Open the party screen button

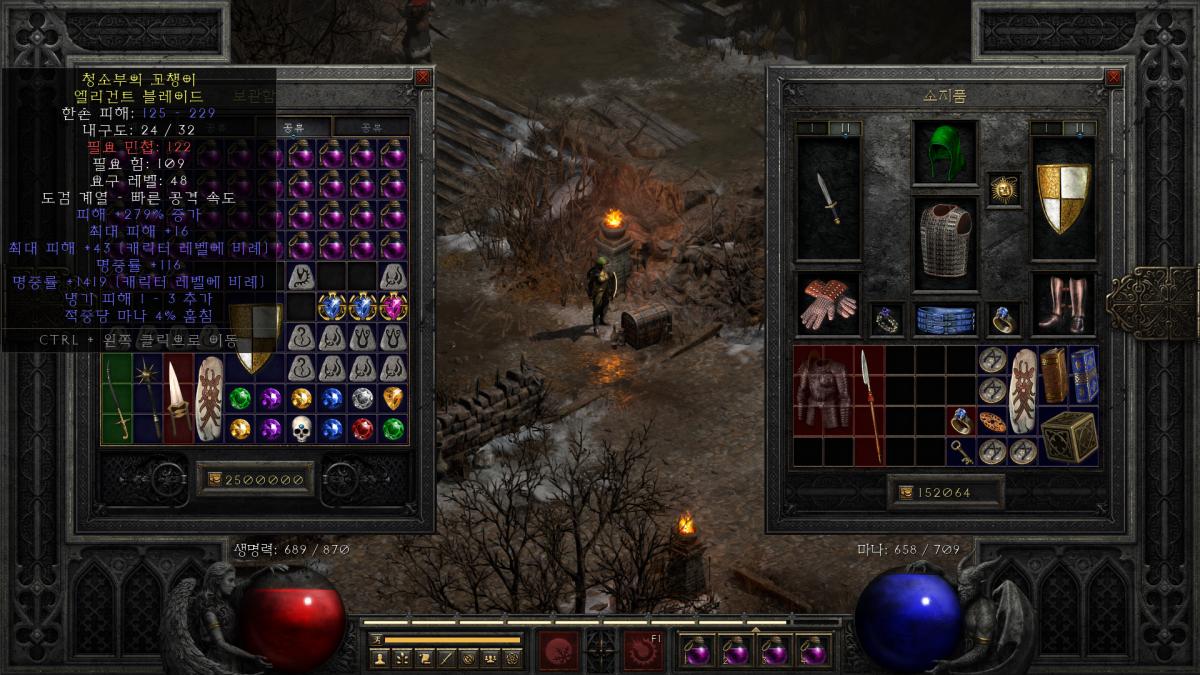(x=490, y=658)
